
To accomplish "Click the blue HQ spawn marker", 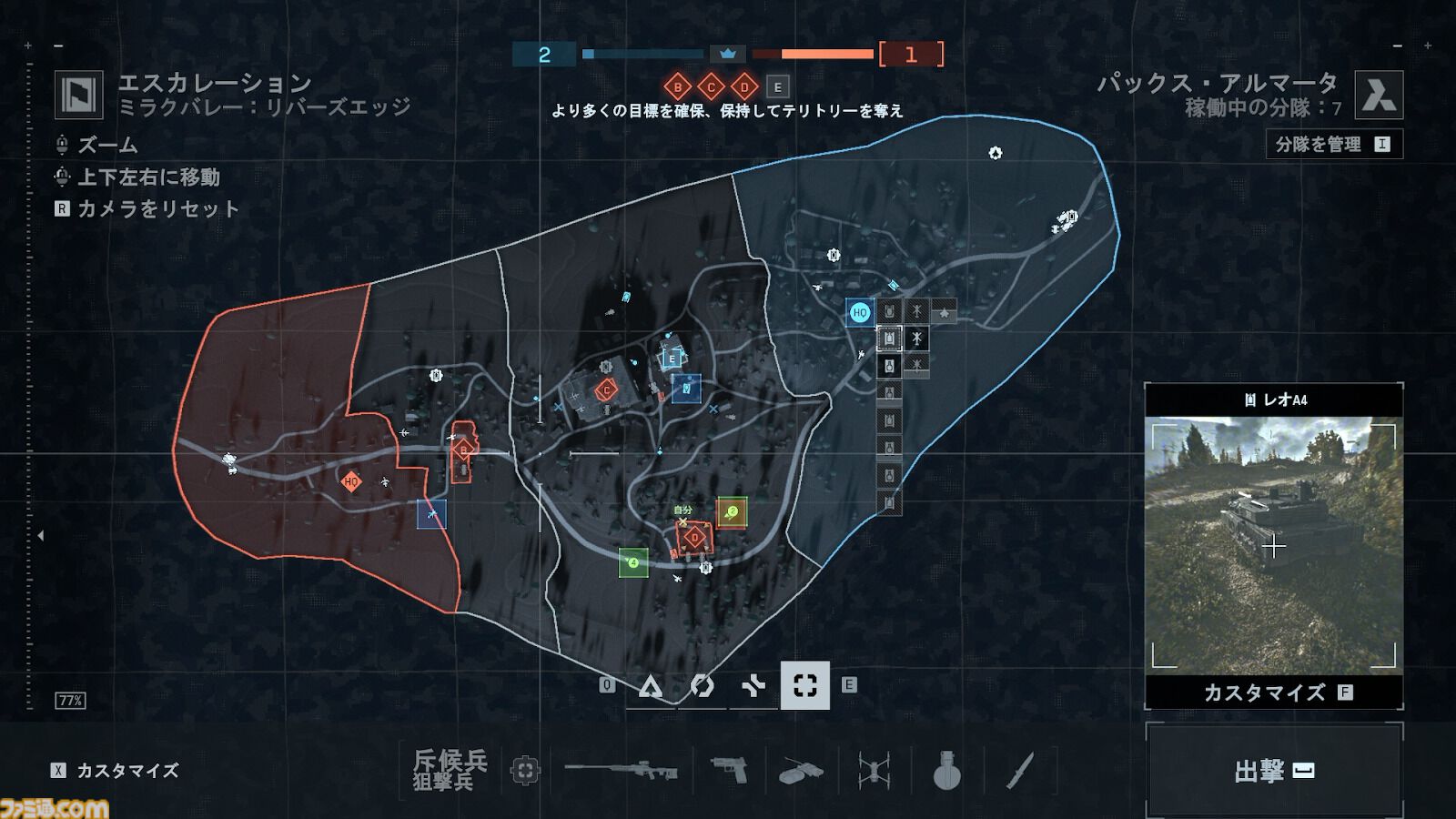I will coord(859,311).
